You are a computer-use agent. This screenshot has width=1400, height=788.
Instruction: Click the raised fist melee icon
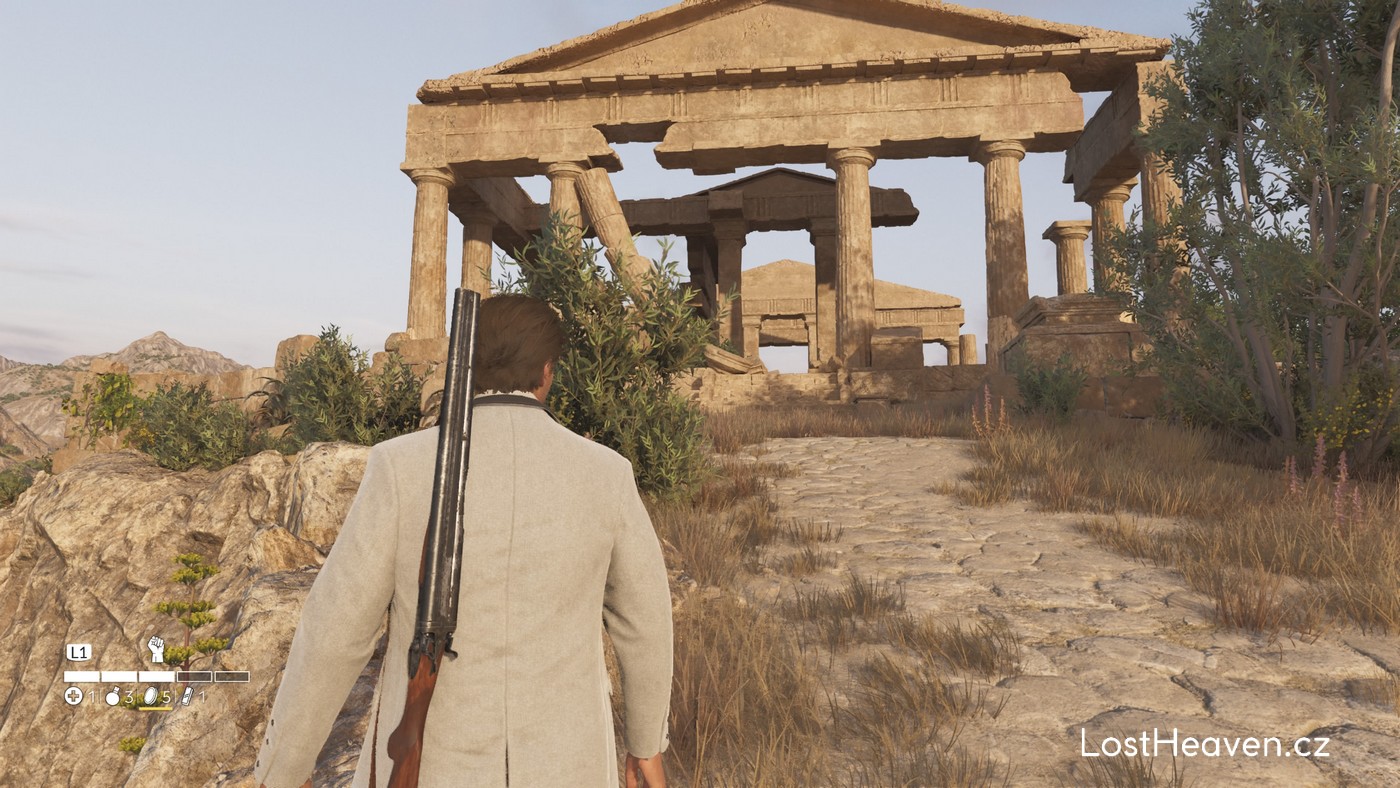(x=156, y=649)
